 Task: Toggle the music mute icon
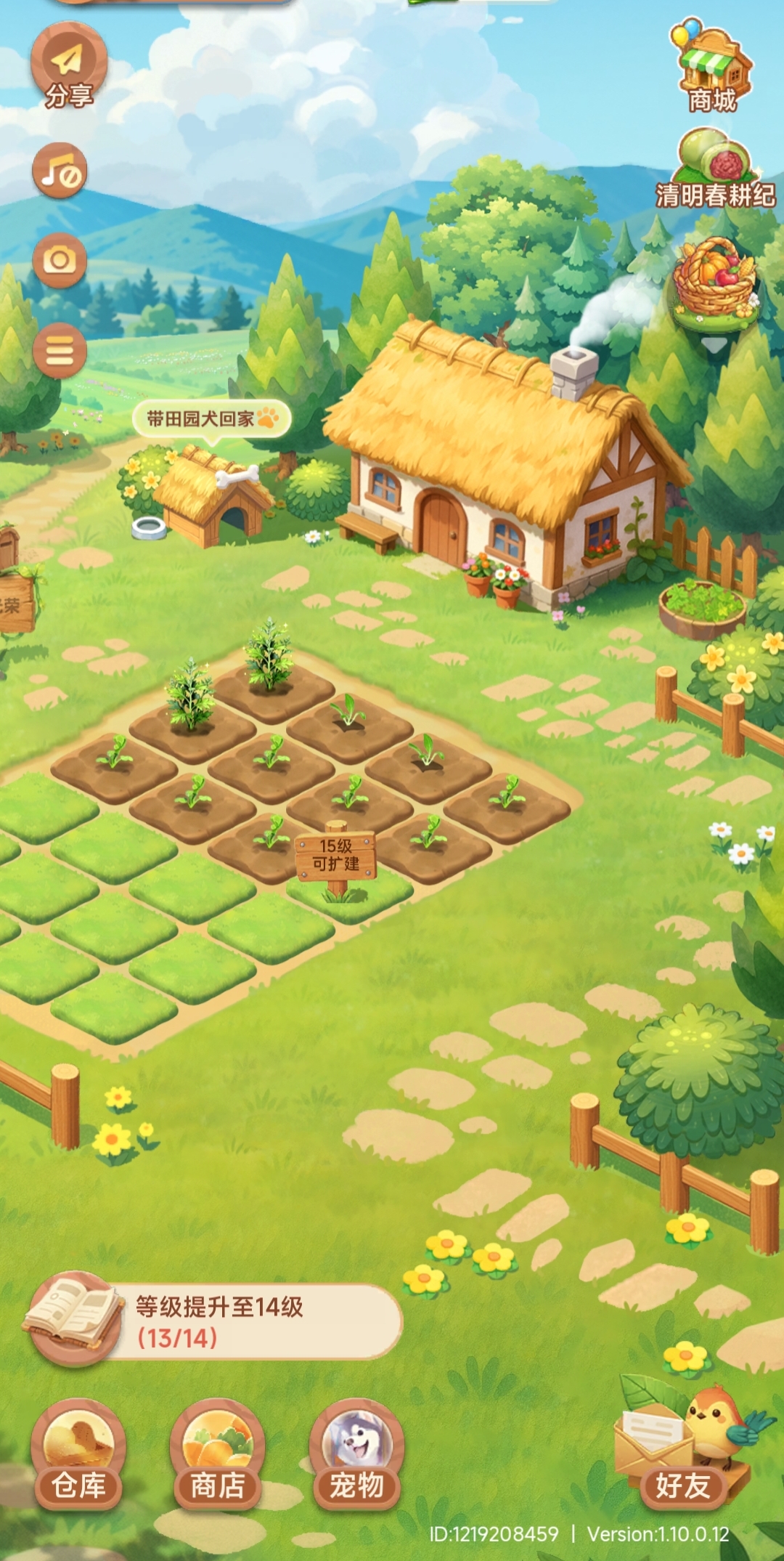(x=60, y=172)
